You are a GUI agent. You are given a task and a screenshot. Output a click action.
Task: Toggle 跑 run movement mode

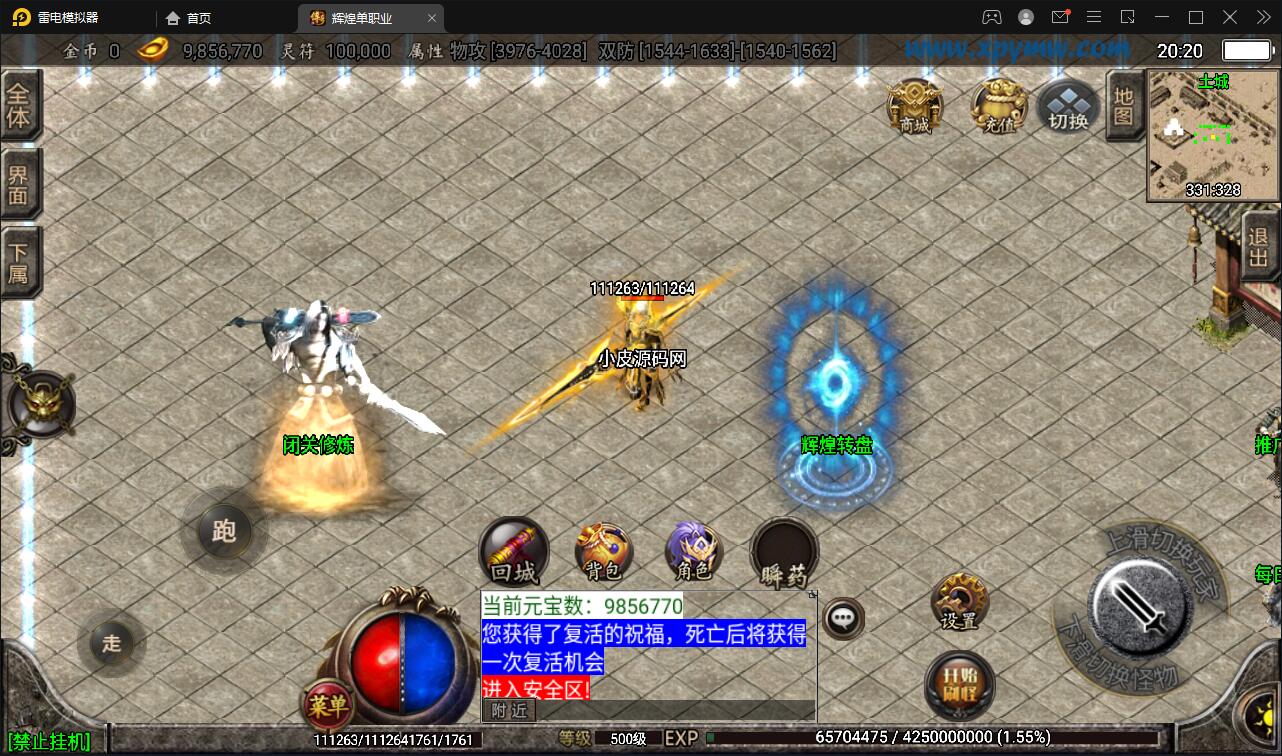[x=224, y=532]
